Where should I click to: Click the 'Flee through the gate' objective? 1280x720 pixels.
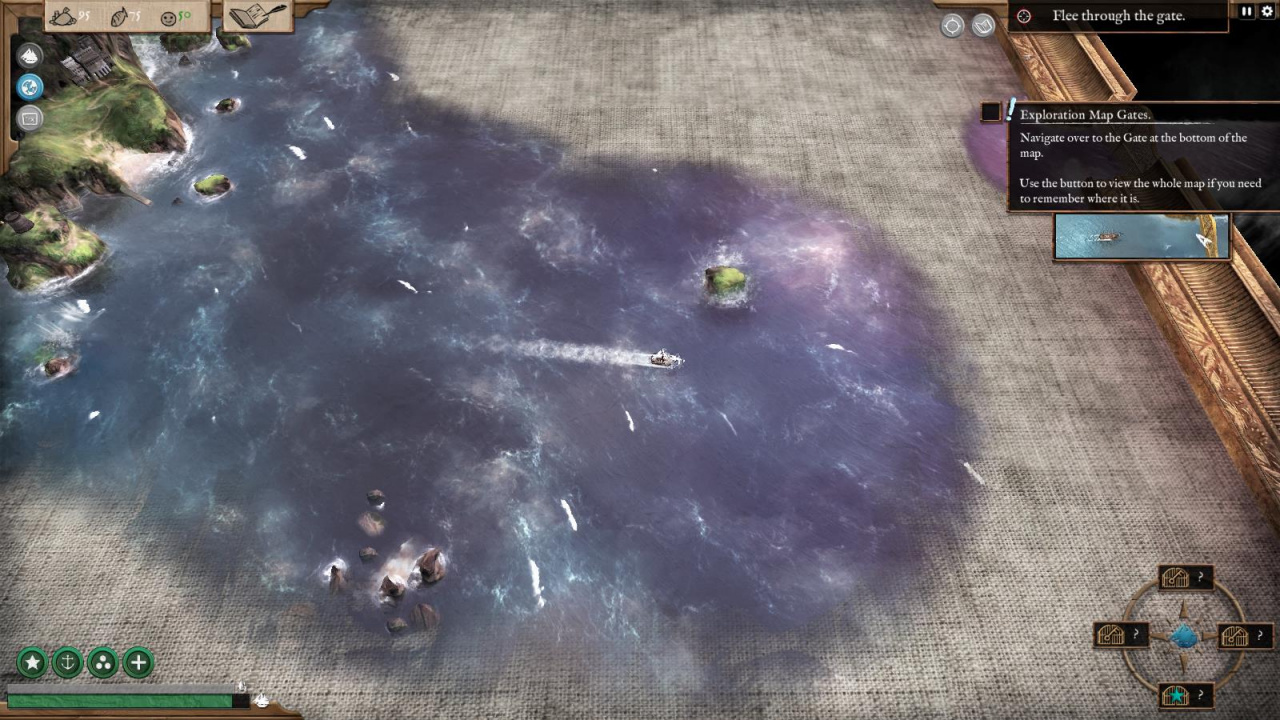point(1118,16)
